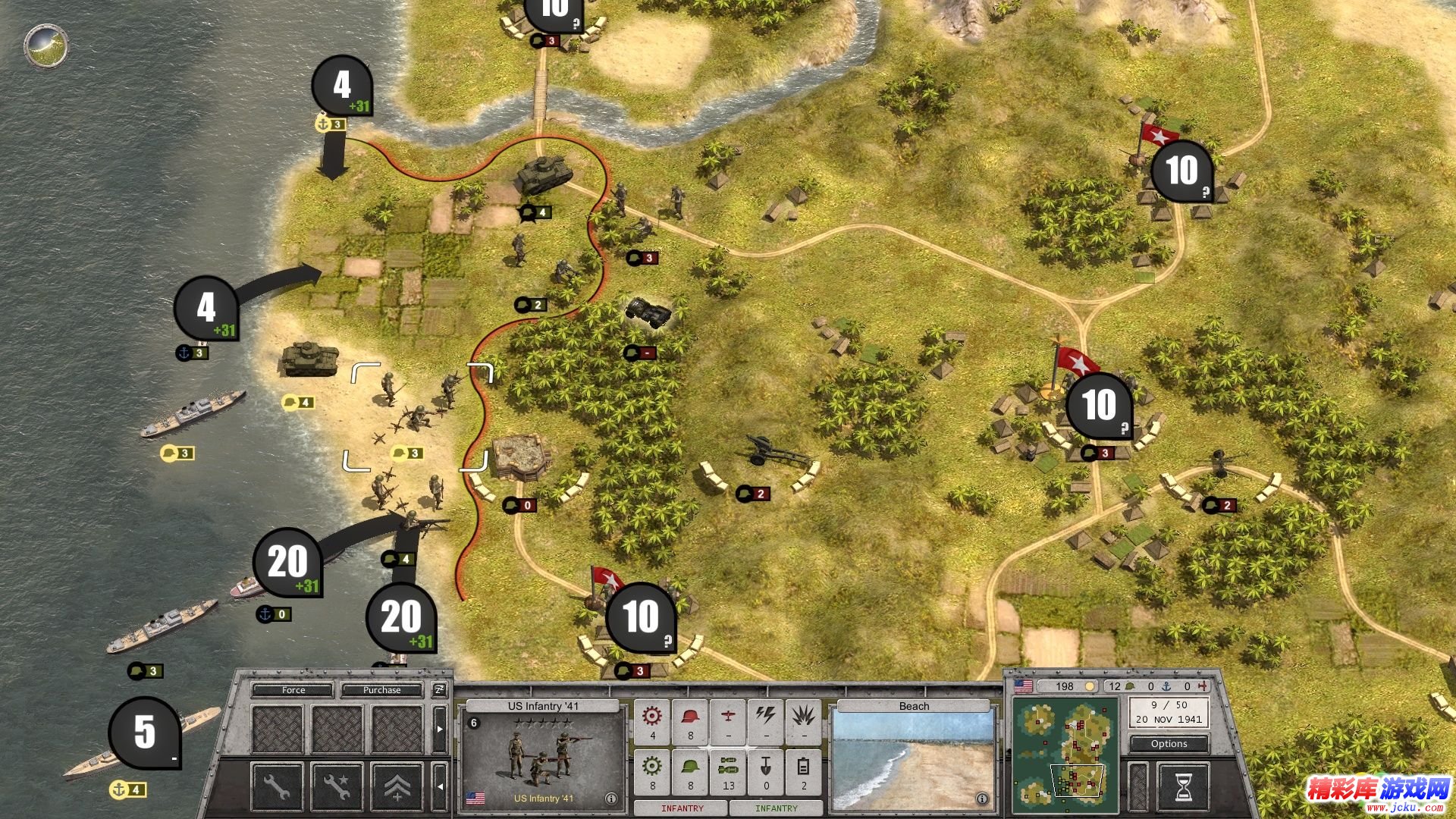Image resolution: width=1456 pixels, height=819 pixels.
Task: Select the reinforcement marker labeled 5
Action: click(x=145, y=732)
